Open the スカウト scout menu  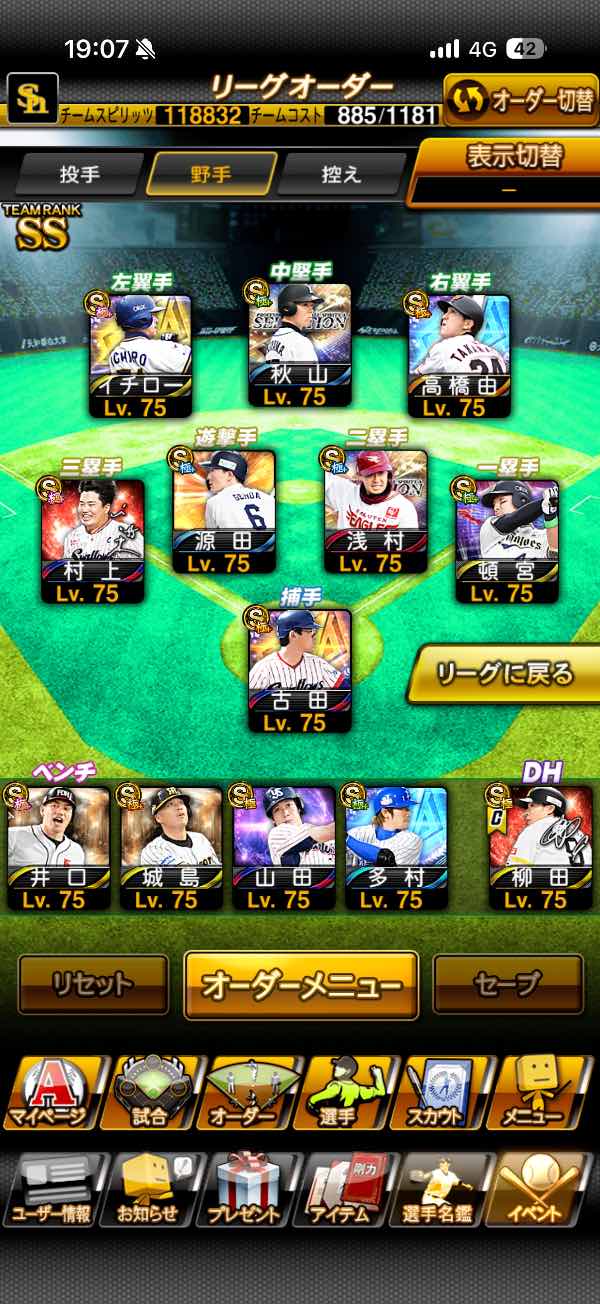448,1093
